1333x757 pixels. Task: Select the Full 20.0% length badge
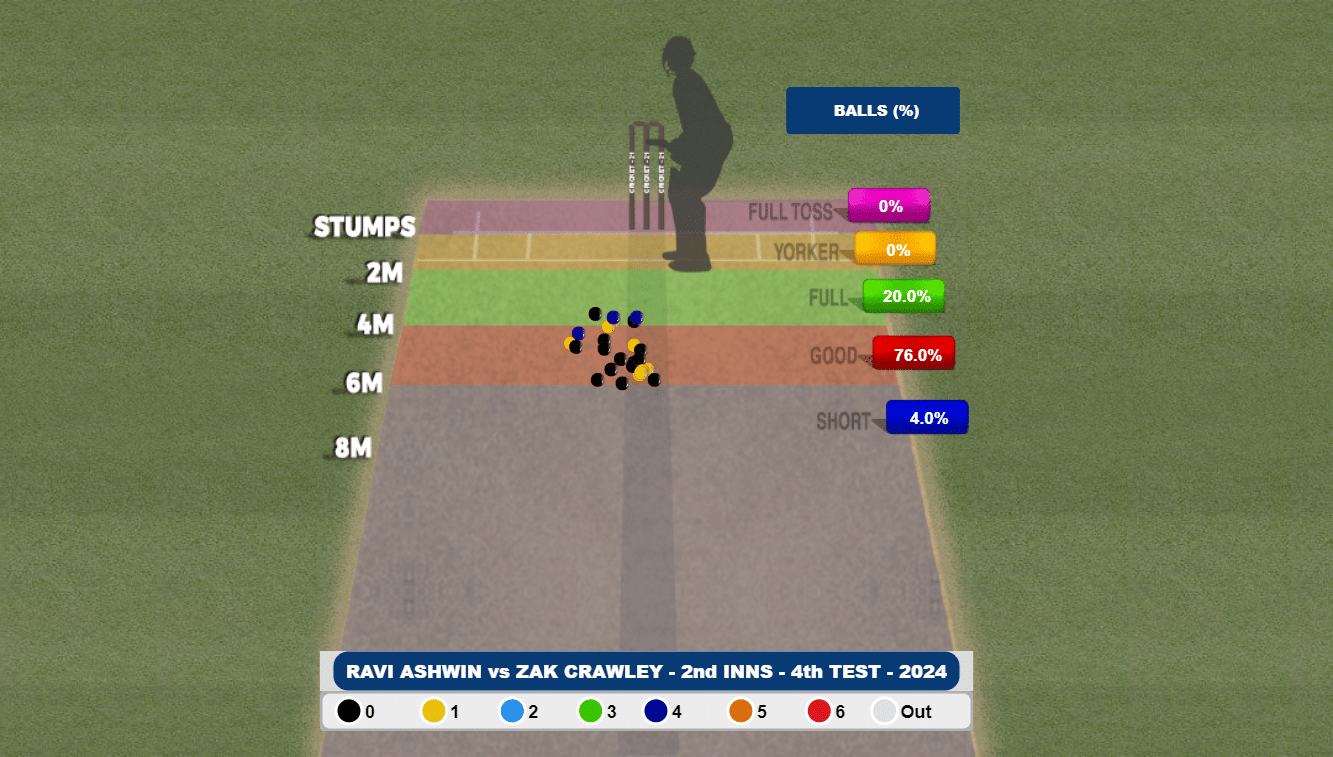pos(904,296)
